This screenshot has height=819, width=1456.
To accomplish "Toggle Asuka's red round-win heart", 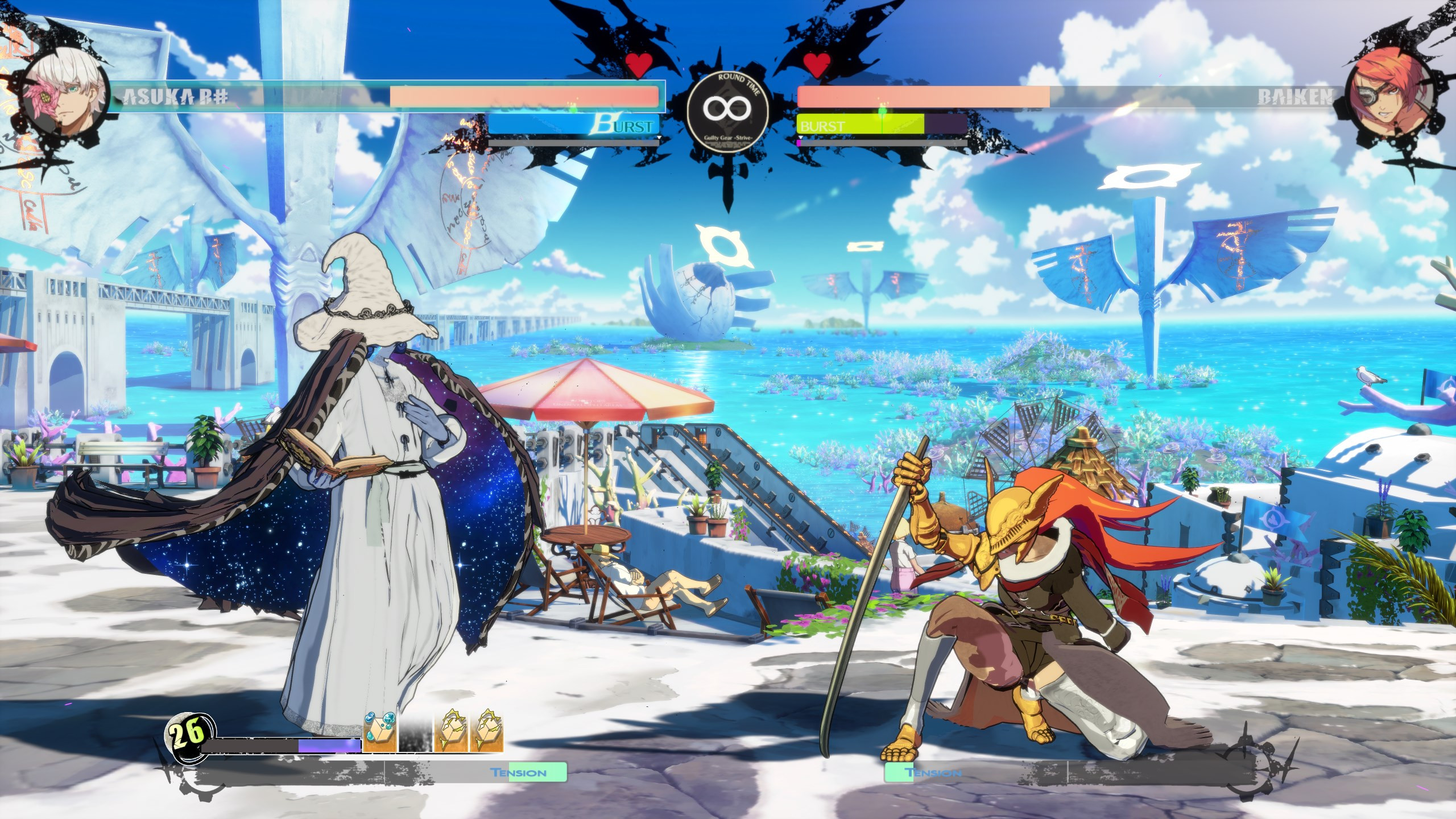I will [639, 63].
